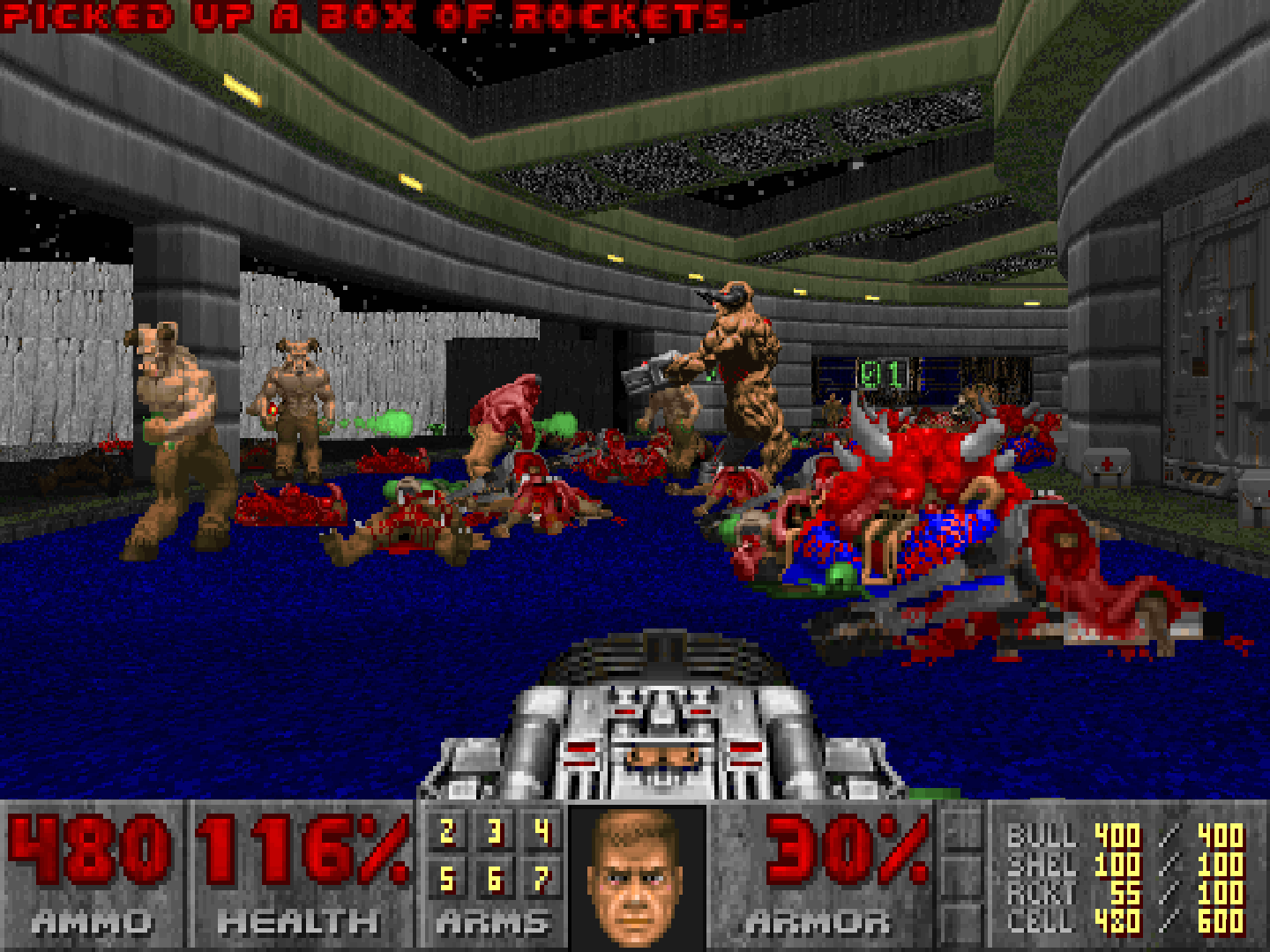
Task: Pick weapon number 6 in ARMS panel
Action: point(495,879)
